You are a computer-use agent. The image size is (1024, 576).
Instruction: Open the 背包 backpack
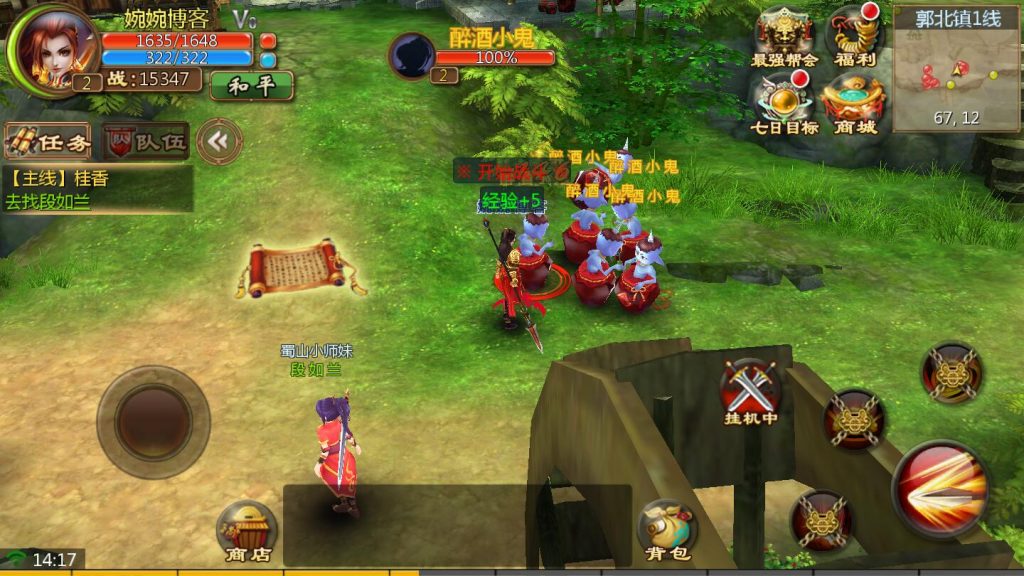point(666,530)
